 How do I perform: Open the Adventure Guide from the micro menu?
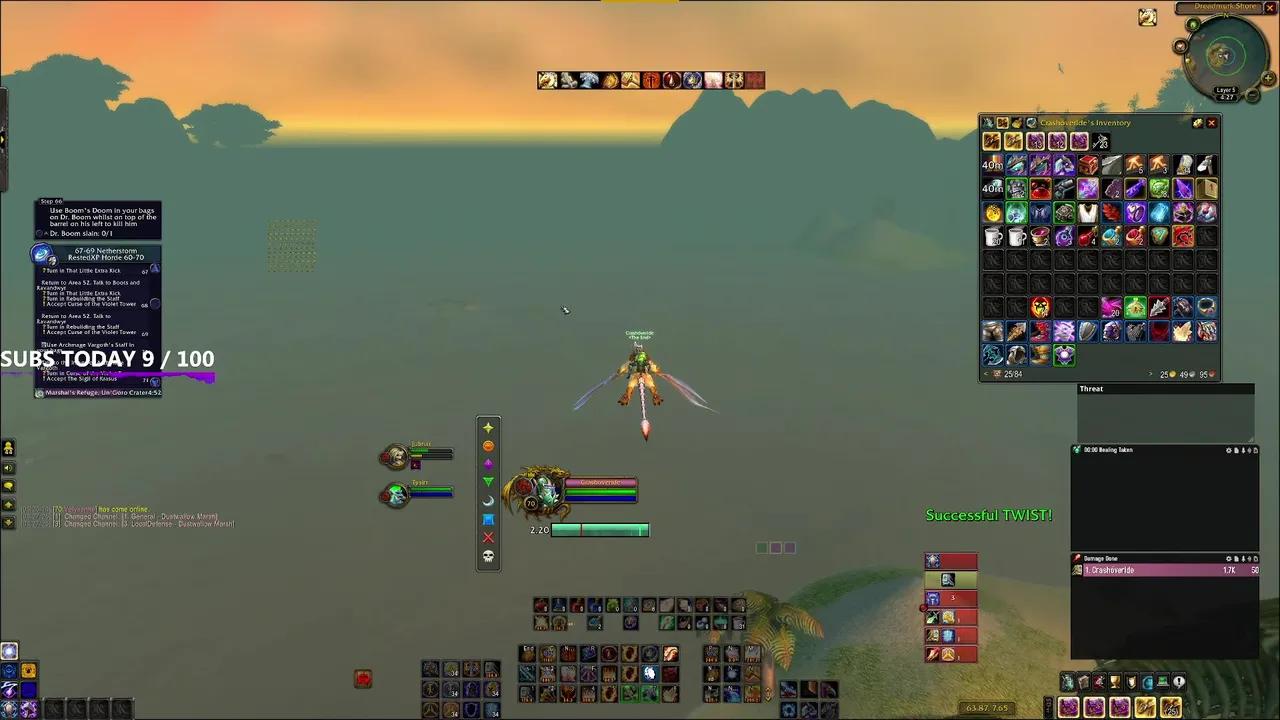(1161, 681)
